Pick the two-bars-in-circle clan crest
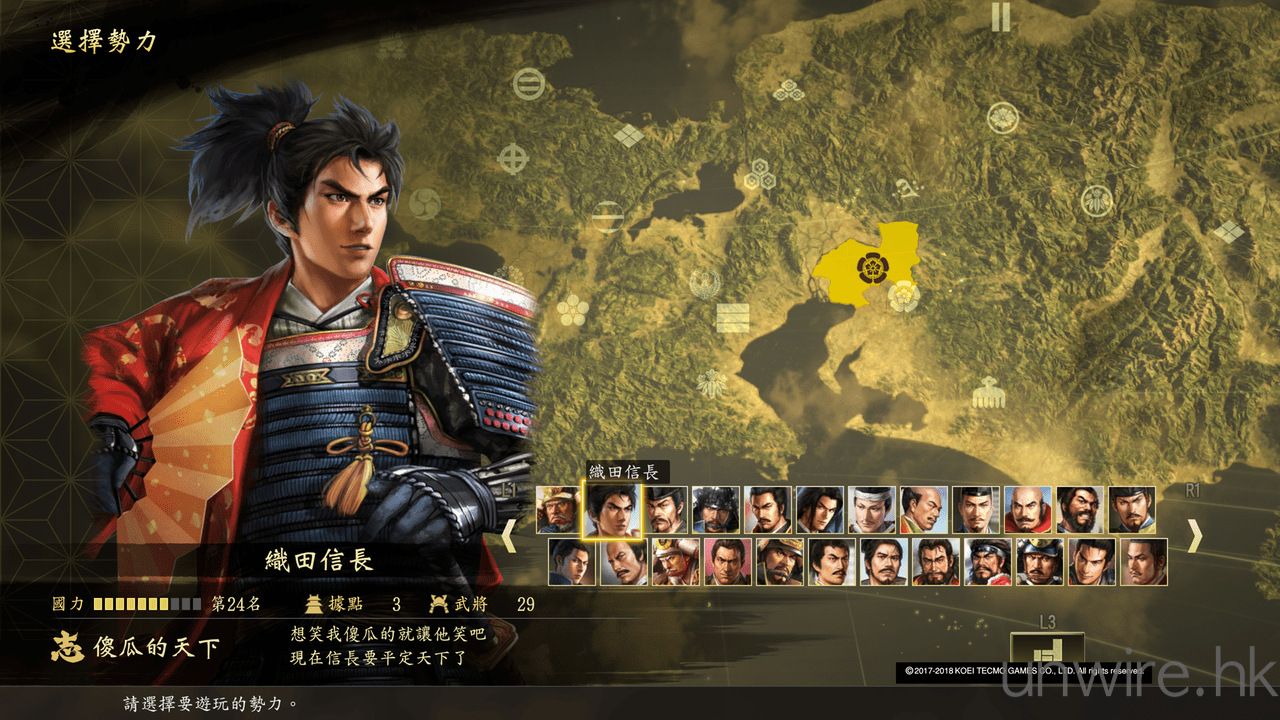The image size is (1280, 720). (x=528, y=84)
